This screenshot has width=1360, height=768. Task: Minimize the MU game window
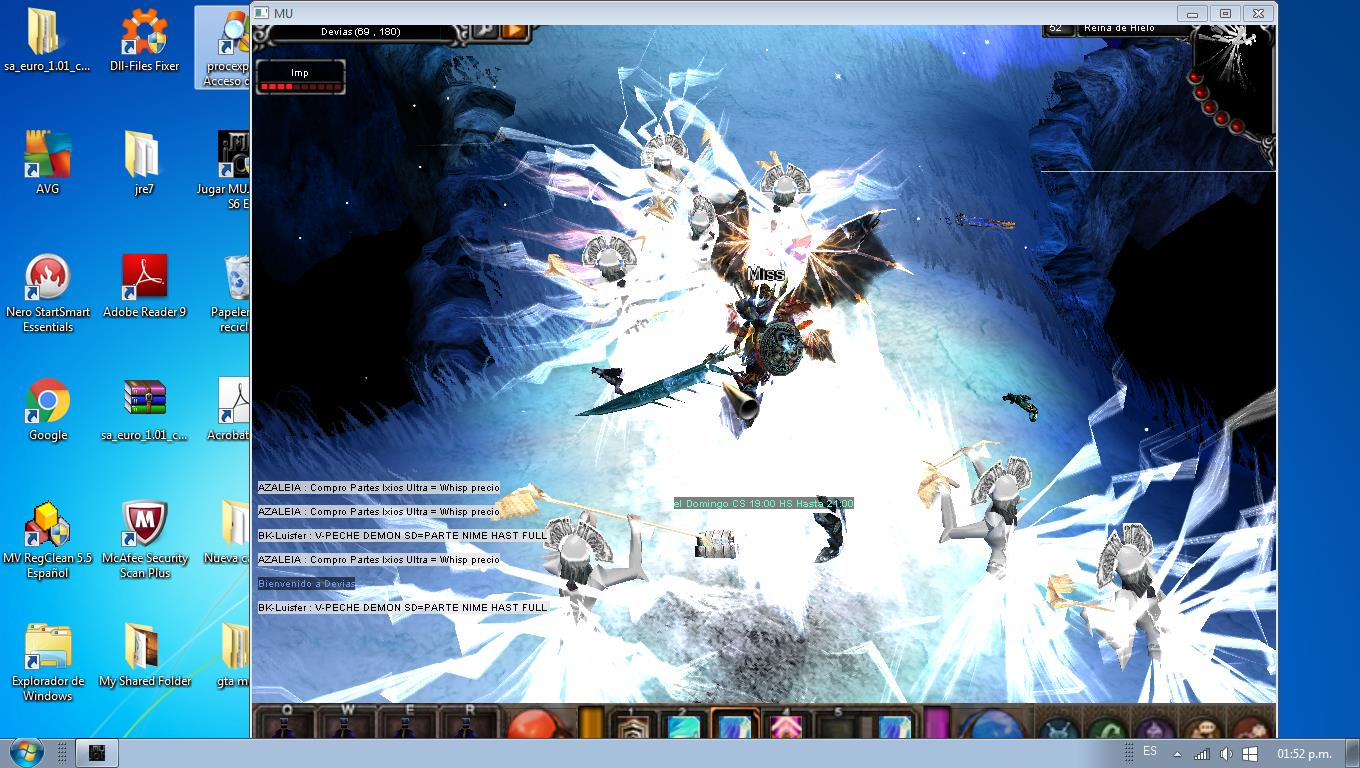coord(1192,13)
